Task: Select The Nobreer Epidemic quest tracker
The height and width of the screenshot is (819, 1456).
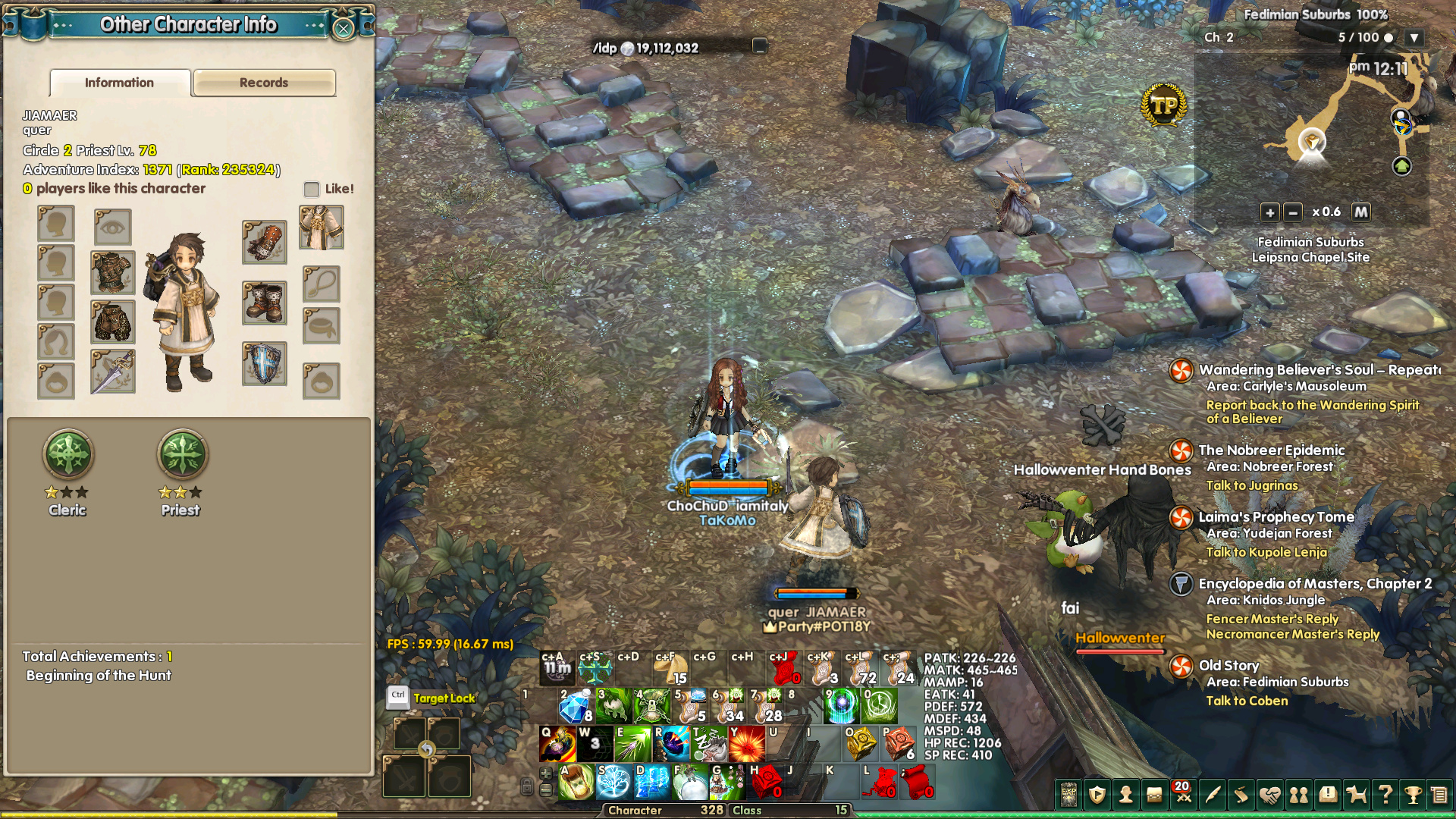Action: [1271, 450]
